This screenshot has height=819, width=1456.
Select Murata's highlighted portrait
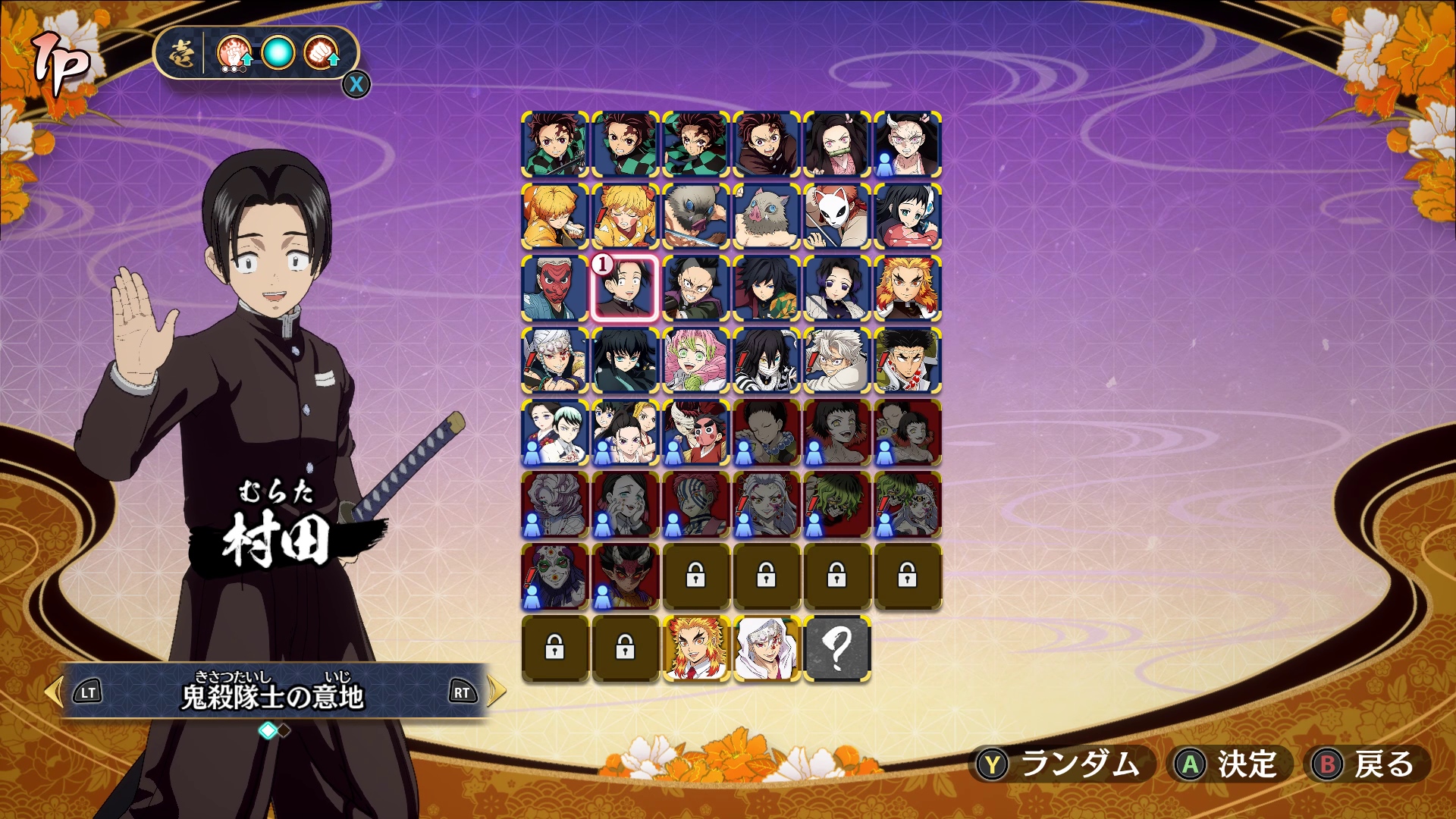tap(624, 288)
